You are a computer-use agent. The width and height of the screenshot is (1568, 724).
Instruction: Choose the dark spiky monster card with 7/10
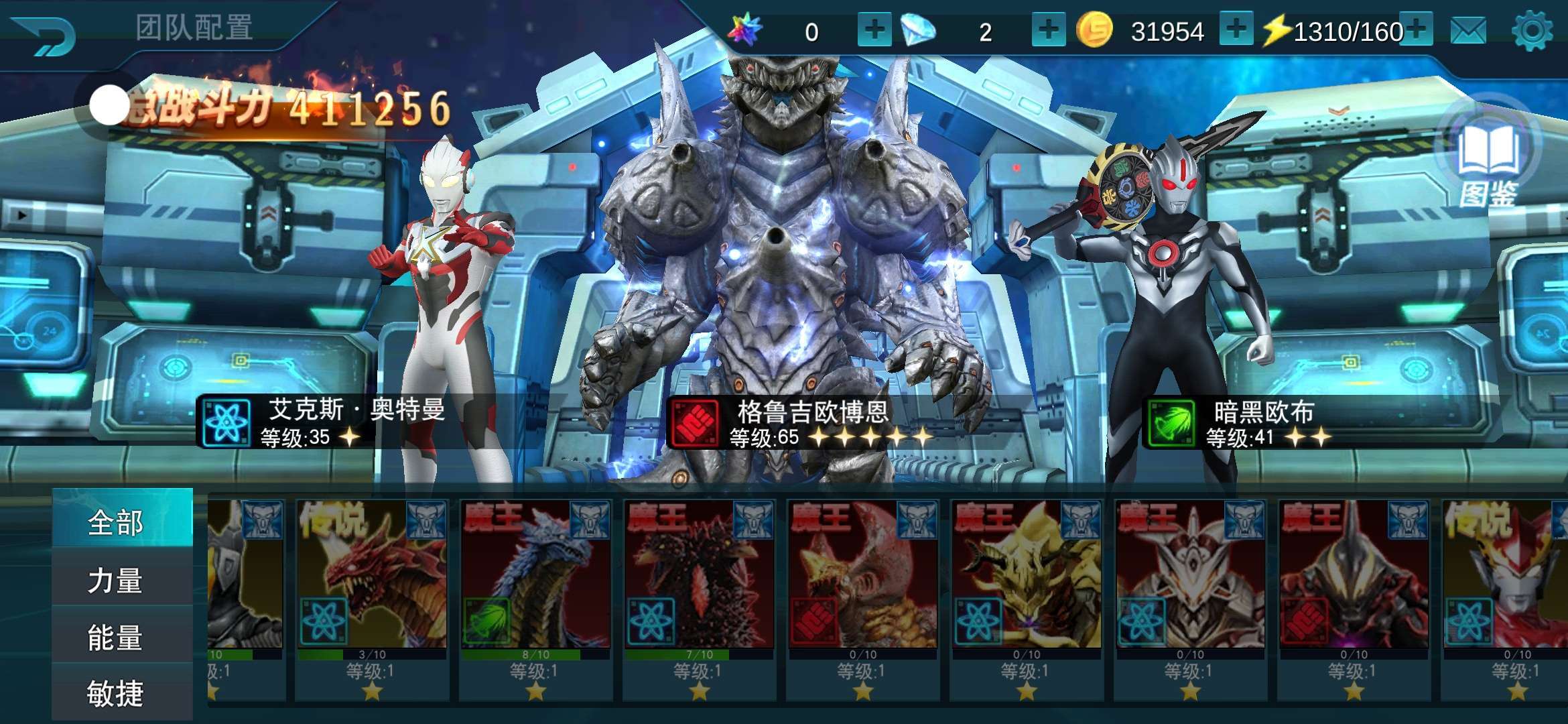[x=699, y=590]
